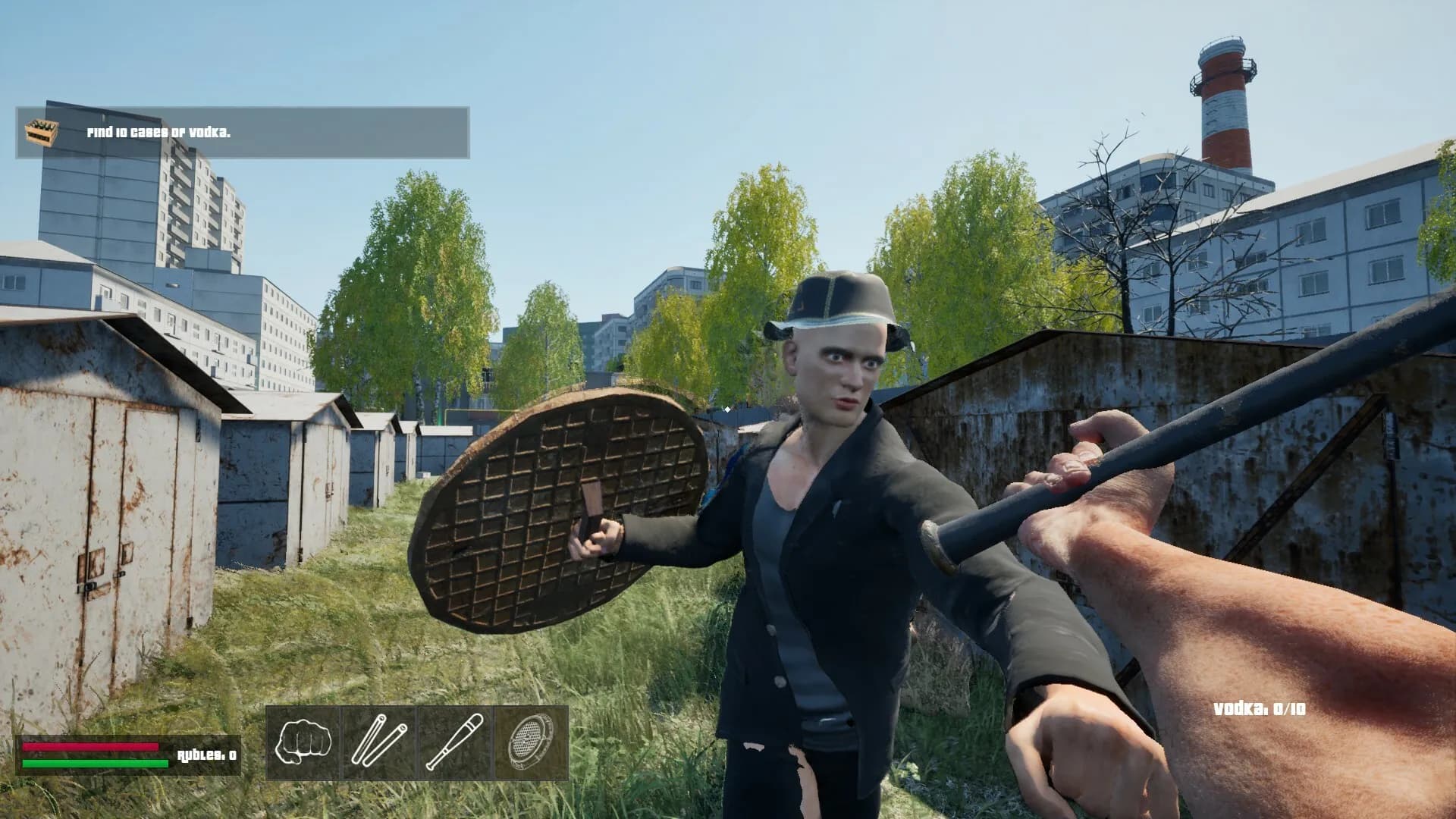Choose the baseball bat slot
This screenshot has height=819, width=1456.
pos(455,742)
